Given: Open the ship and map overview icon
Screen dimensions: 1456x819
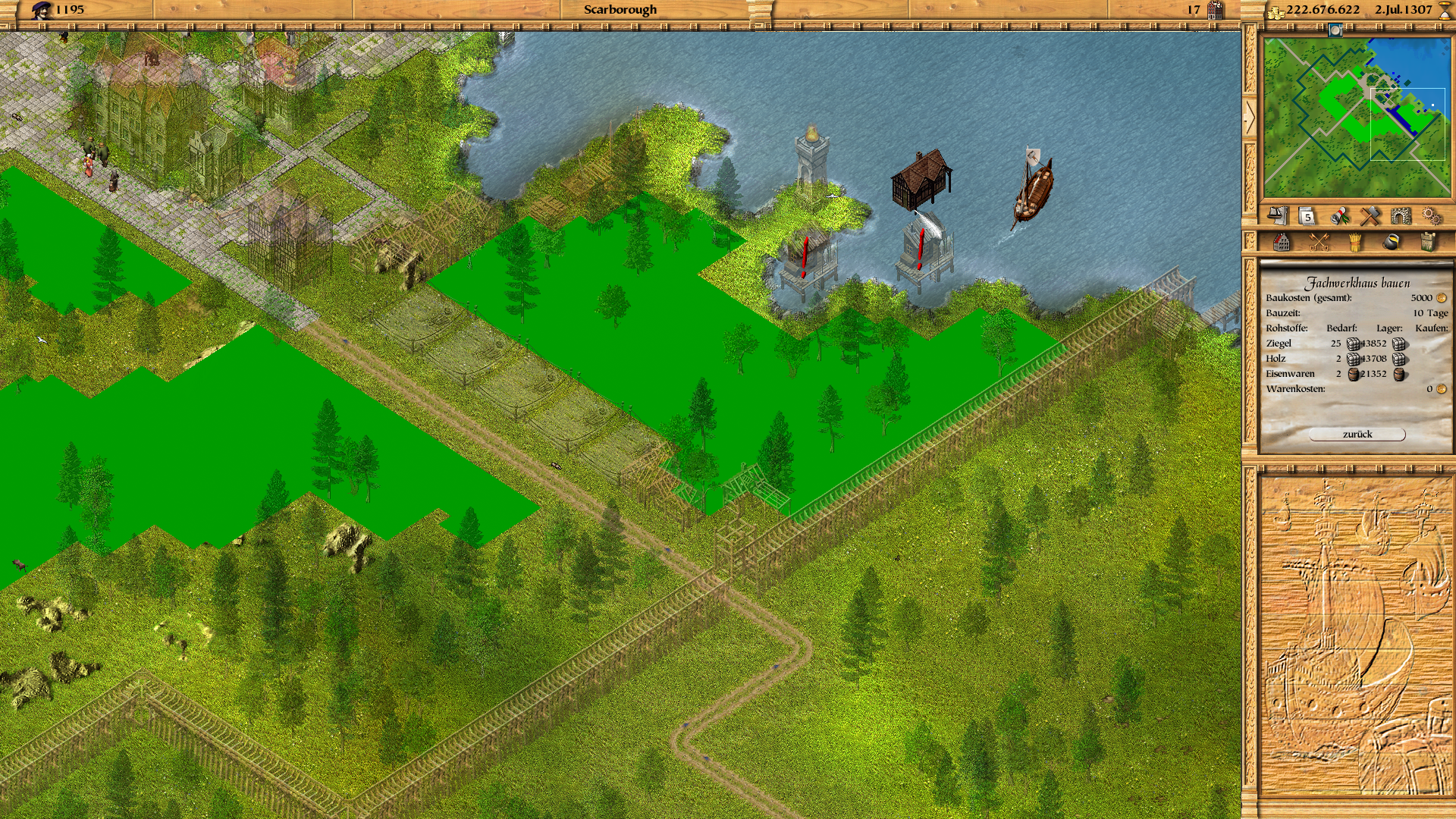Looking at the screenshot, I should (1278, 216).
